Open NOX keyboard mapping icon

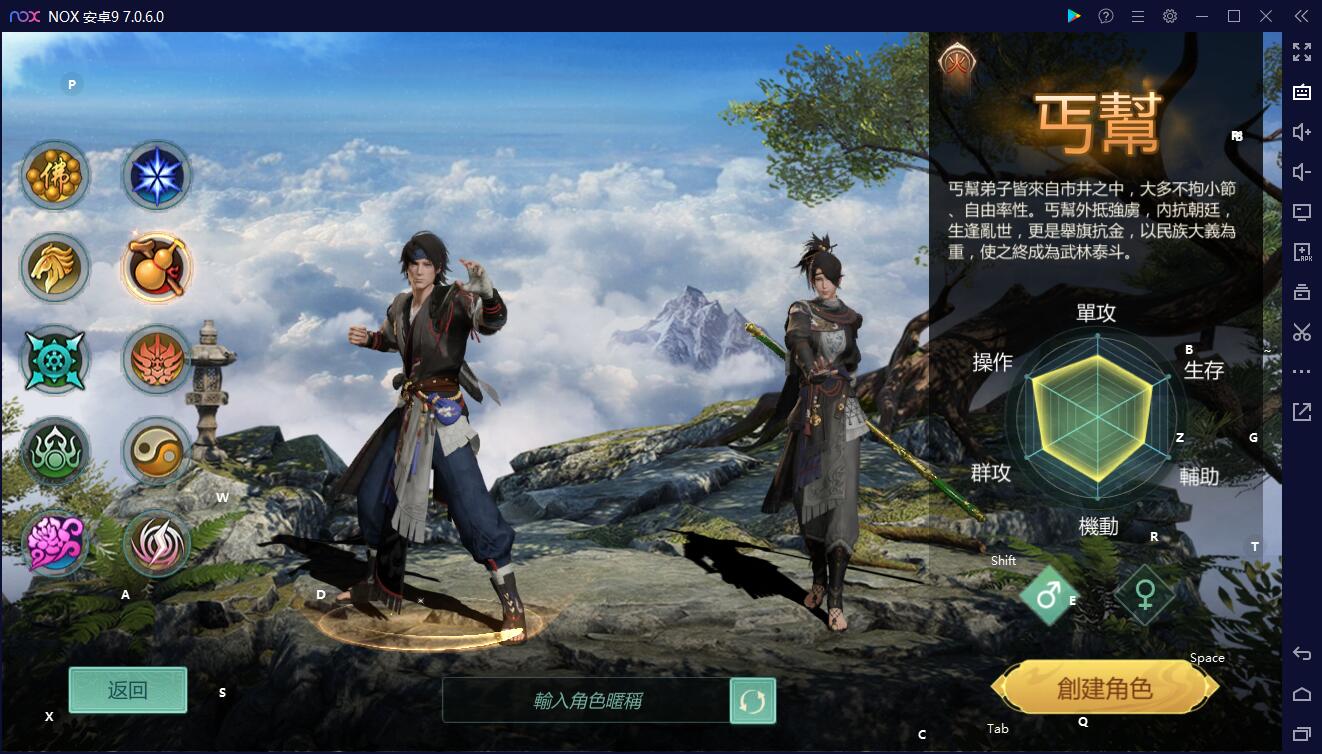click(1301, 92)
